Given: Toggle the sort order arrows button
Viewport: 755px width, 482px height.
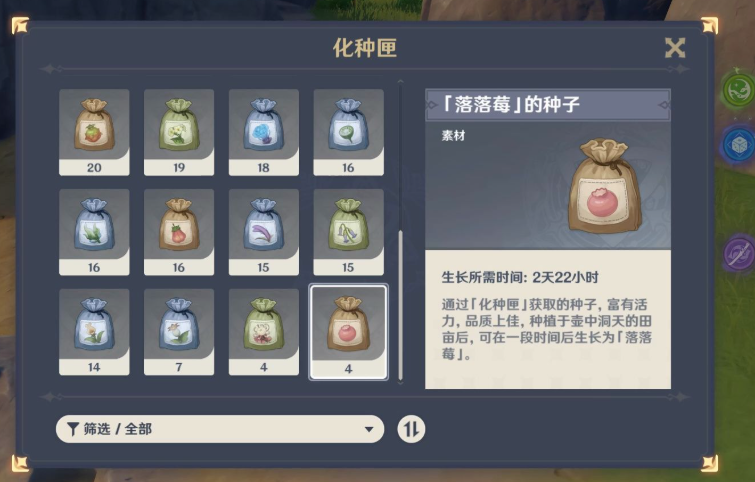Looking at the screenshot, I should 411,429.
